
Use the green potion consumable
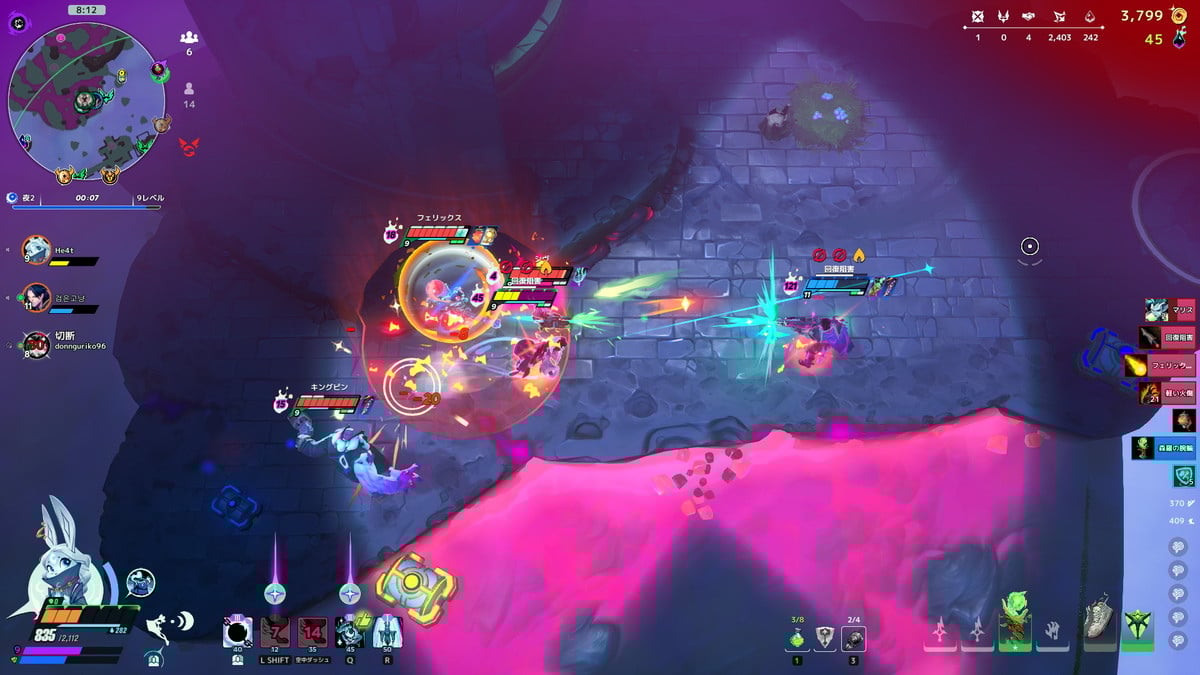click(x=797, y=638)
